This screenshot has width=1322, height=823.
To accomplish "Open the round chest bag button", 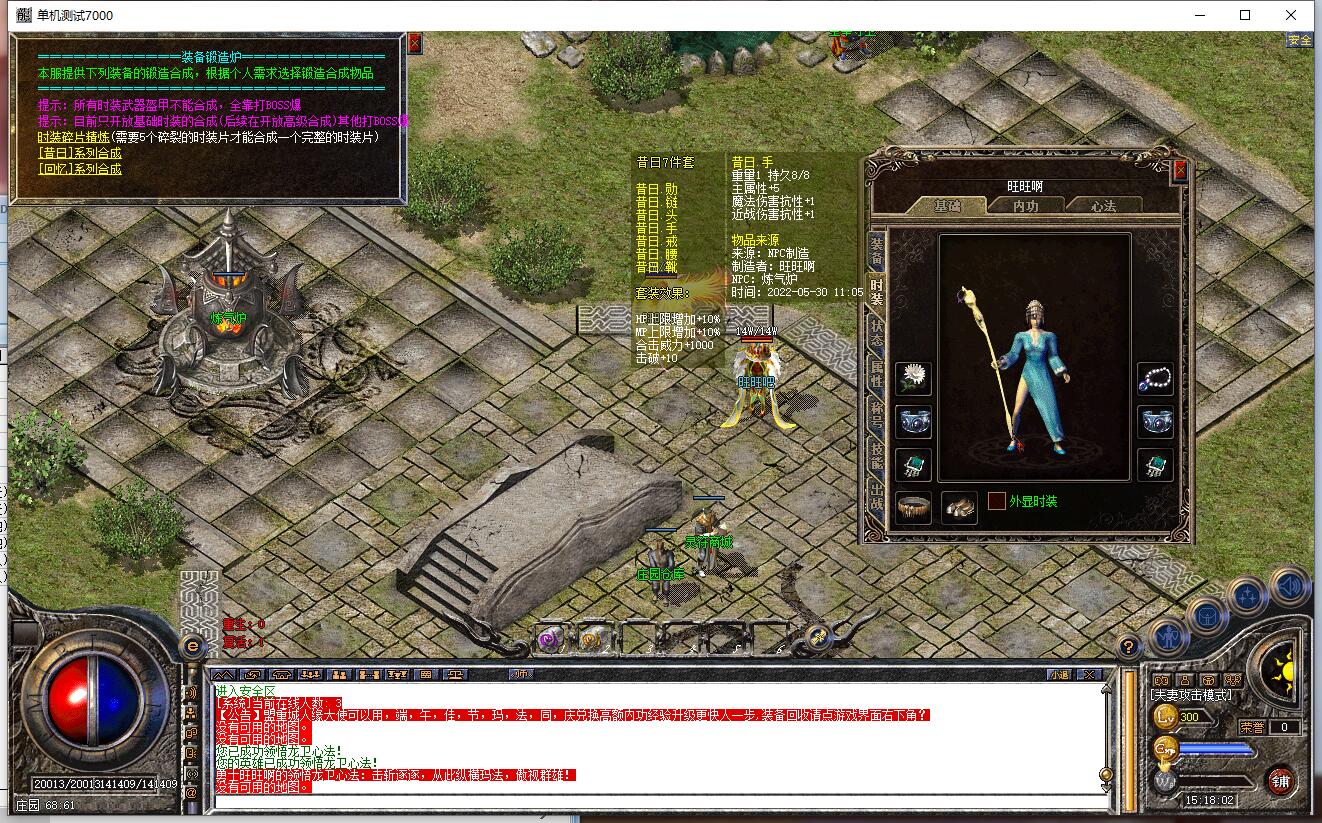I will point(1208,614).
